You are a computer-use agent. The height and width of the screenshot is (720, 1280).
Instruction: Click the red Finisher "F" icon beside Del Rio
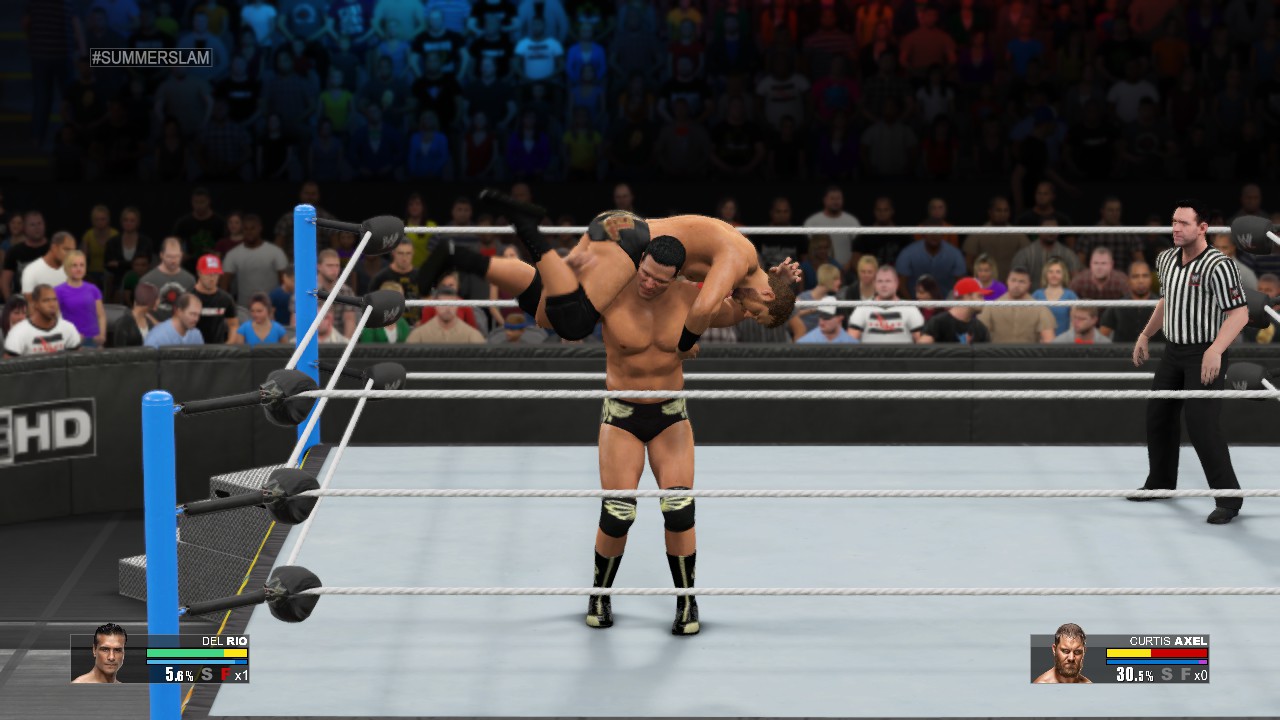tap(226, 674)
